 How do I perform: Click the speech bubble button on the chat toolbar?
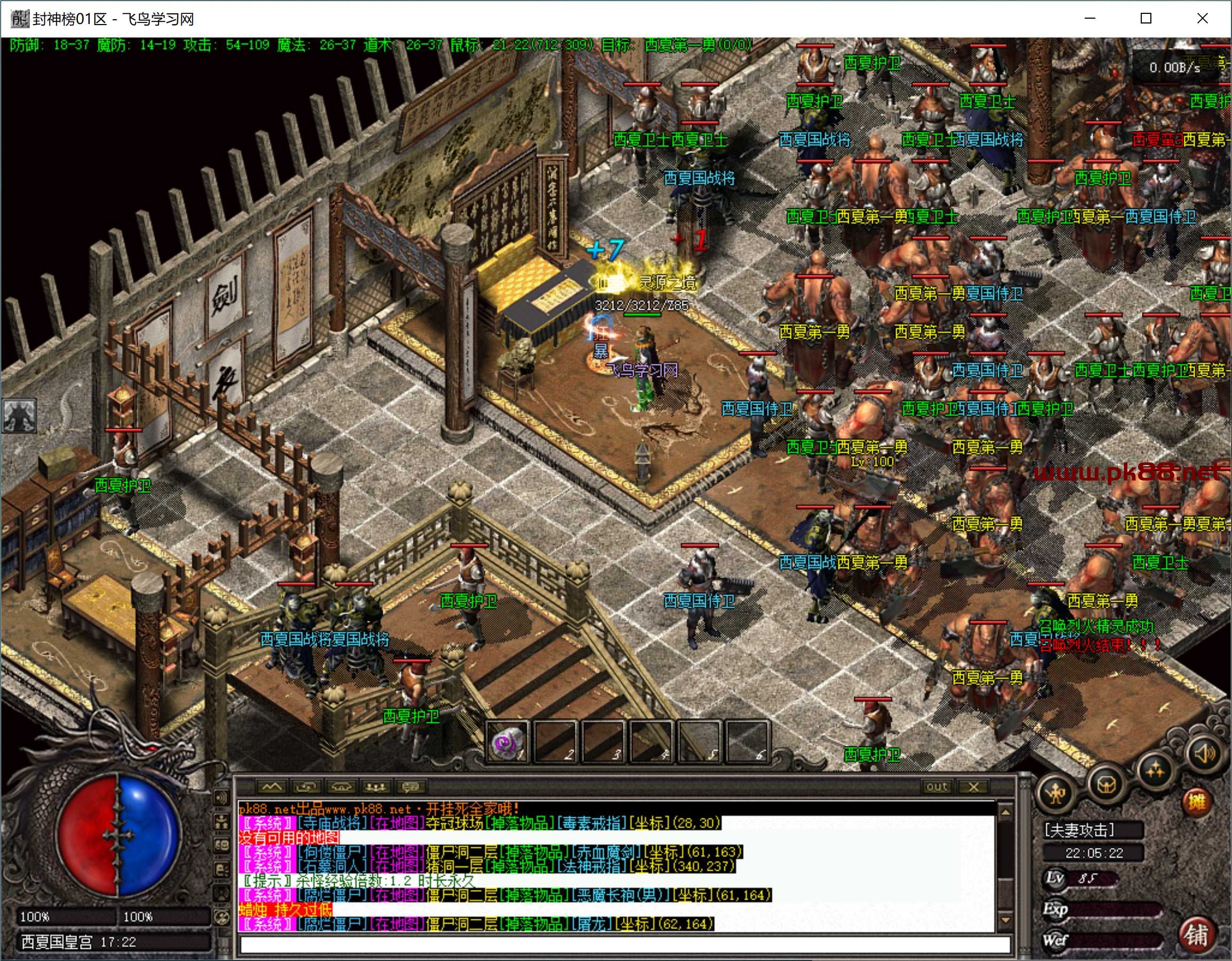click(x=410, y=786)
